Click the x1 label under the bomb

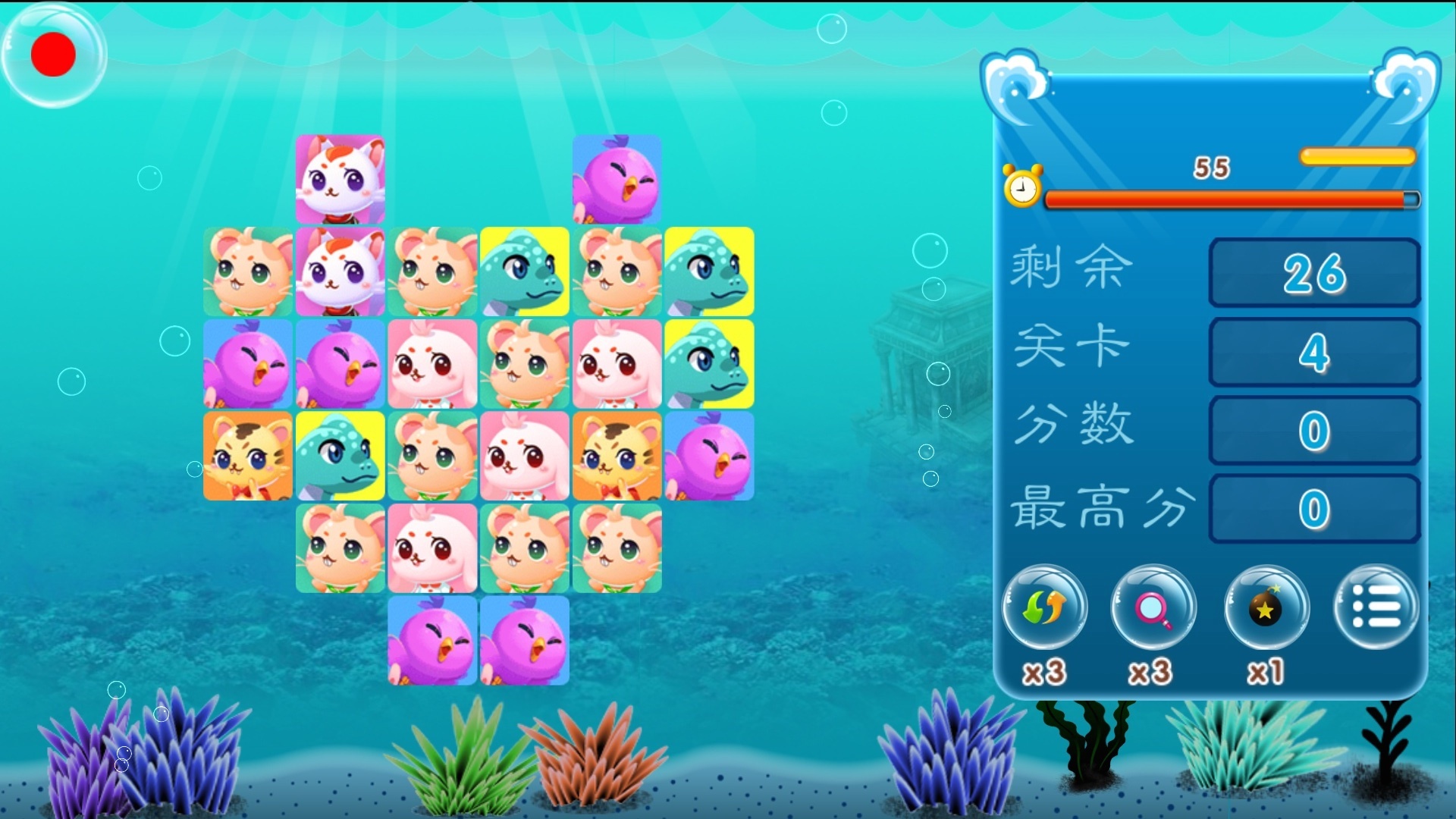coord(1265,673)
